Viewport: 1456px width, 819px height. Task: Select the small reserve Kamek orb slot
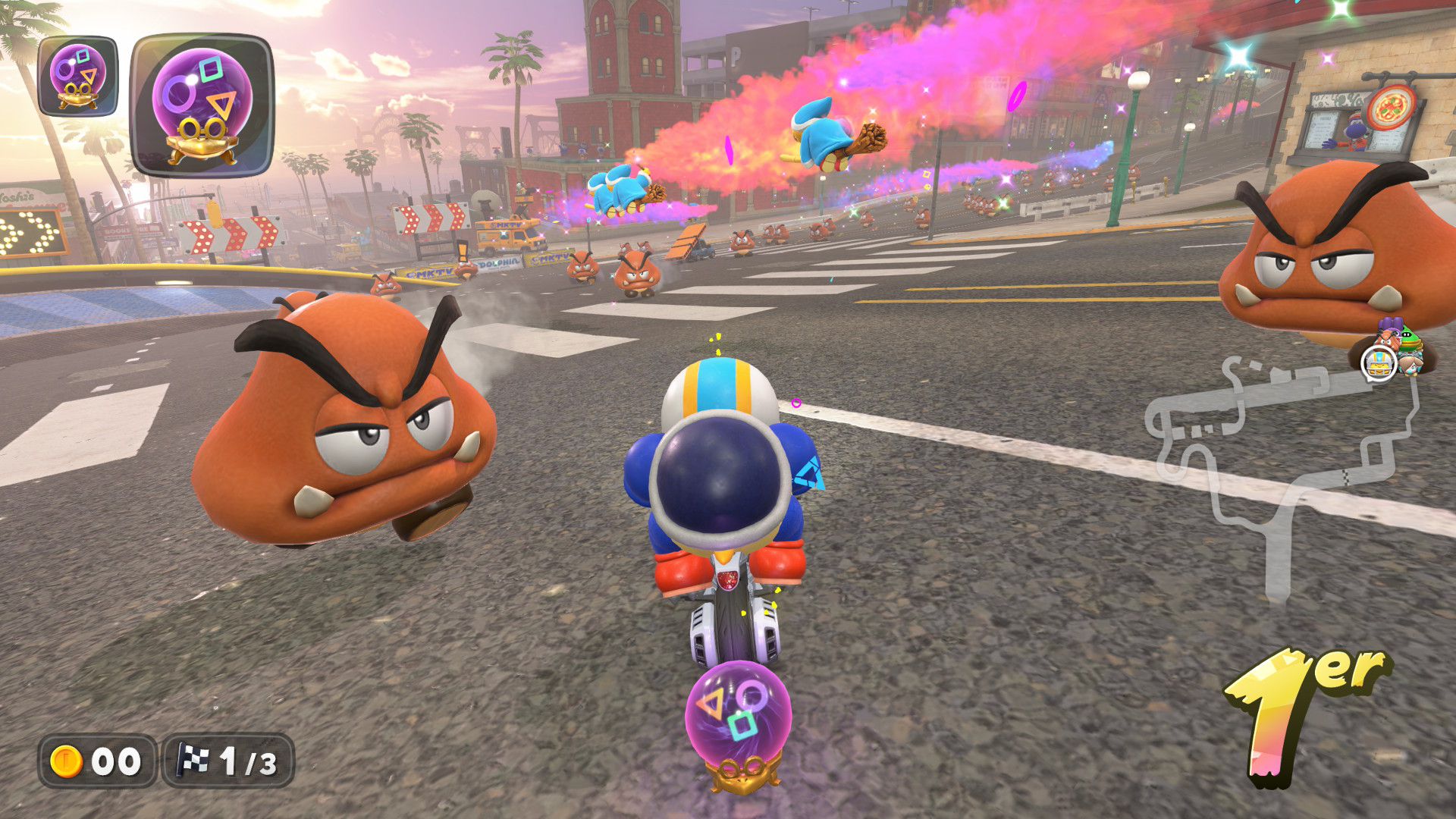[x=77, y=76]
